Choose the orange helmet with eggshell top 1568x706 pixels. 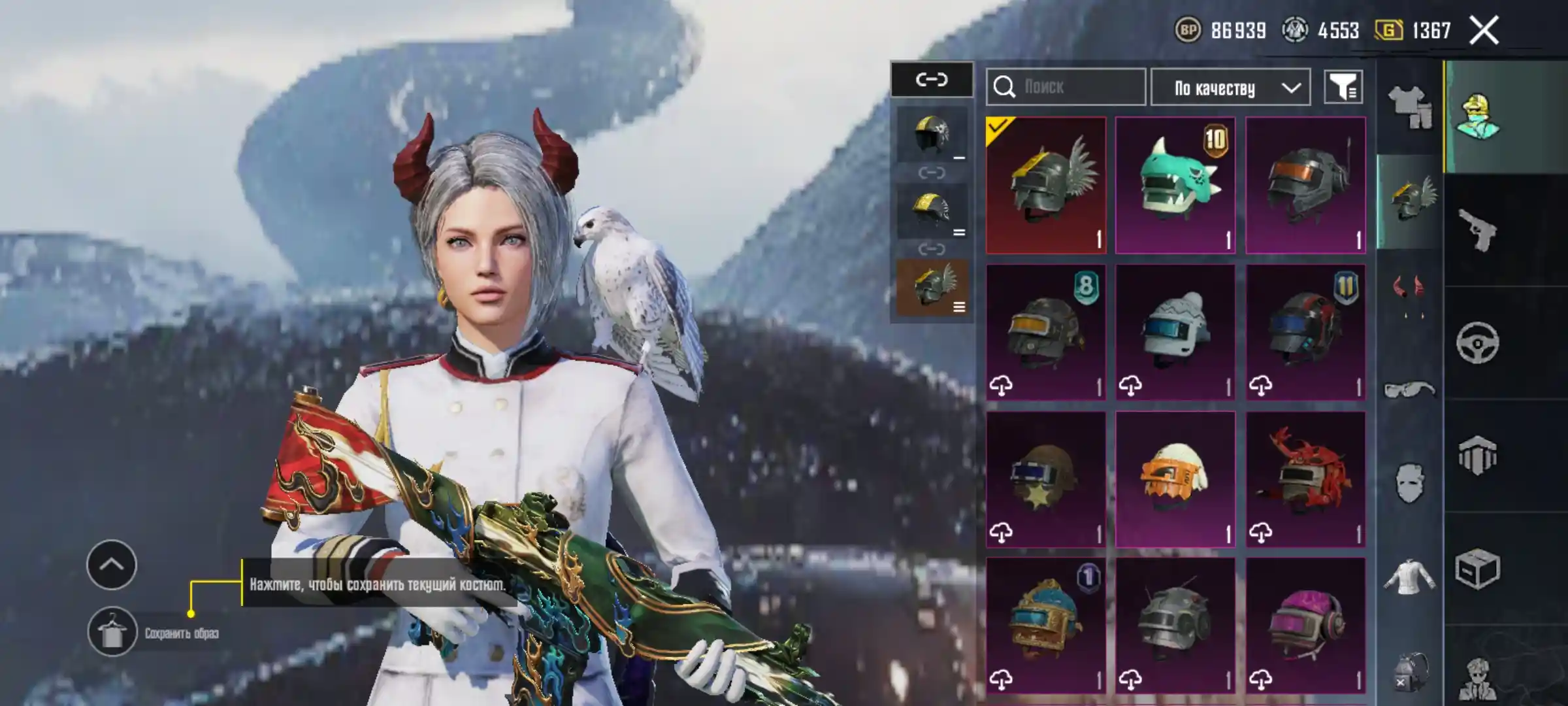(1175, 479)
